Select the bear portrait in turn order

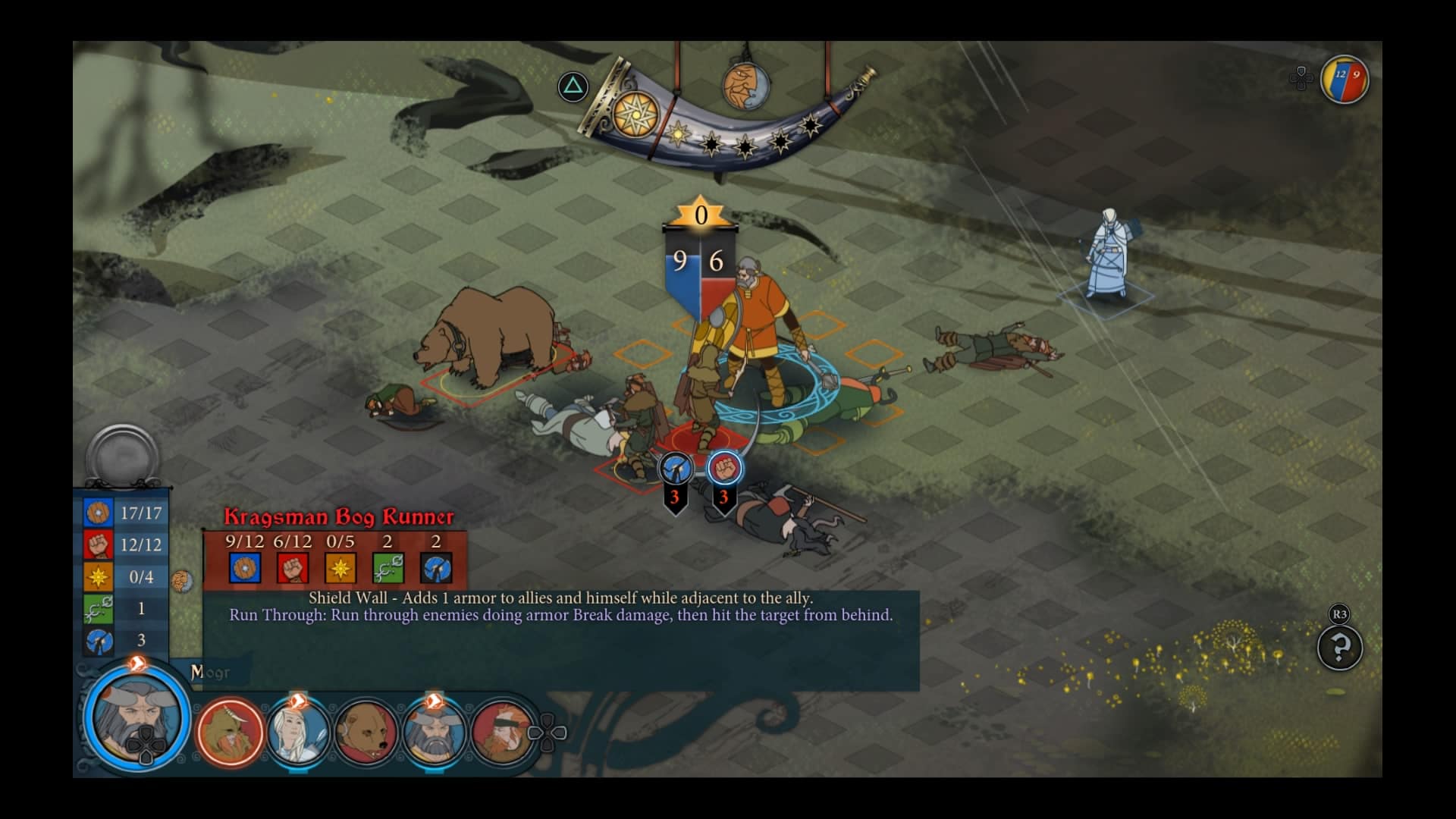click(x=367, y=732)
